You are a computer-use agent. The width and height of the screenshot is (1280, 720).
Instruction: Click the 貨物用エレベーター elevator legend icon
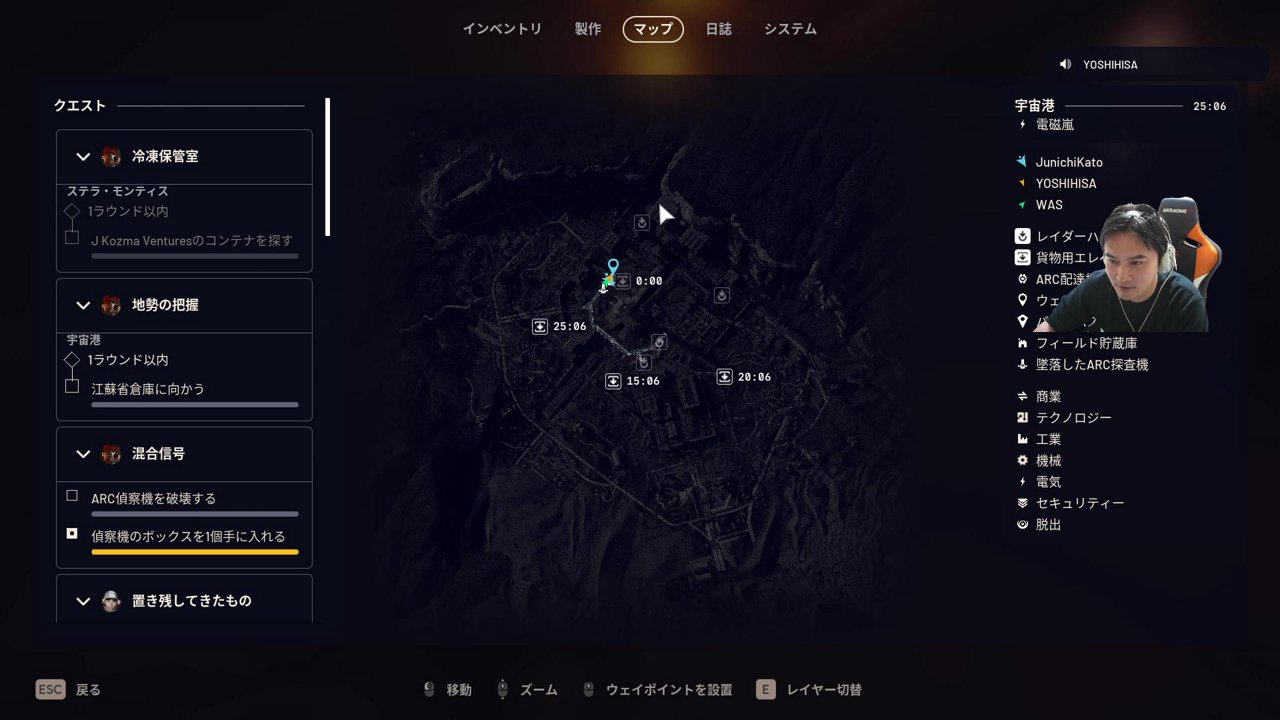tap(1022, 257)
